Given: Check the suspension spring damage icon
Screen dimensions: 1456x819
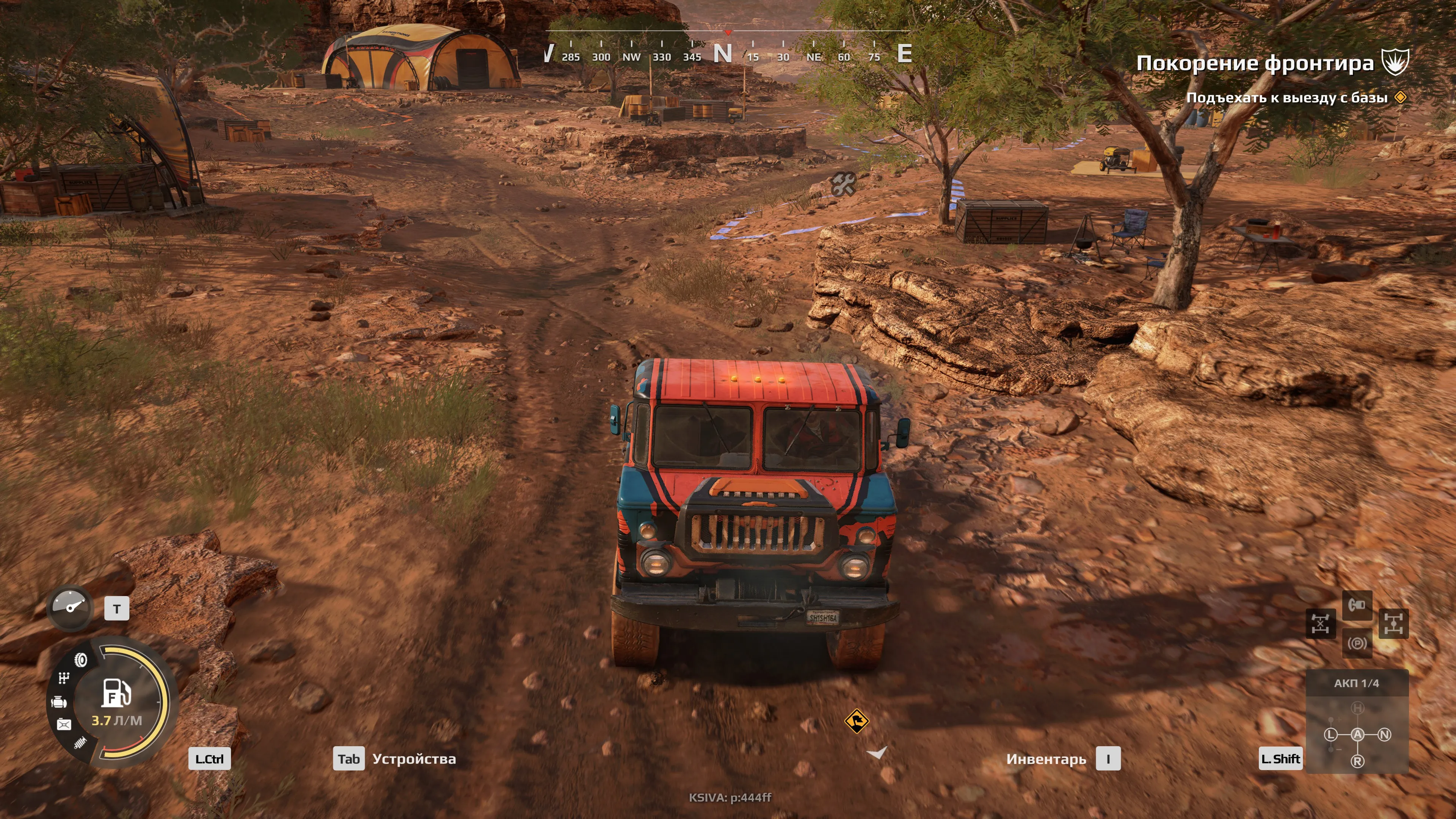Looking at the screenshot, I should click(x=81, y=743).
